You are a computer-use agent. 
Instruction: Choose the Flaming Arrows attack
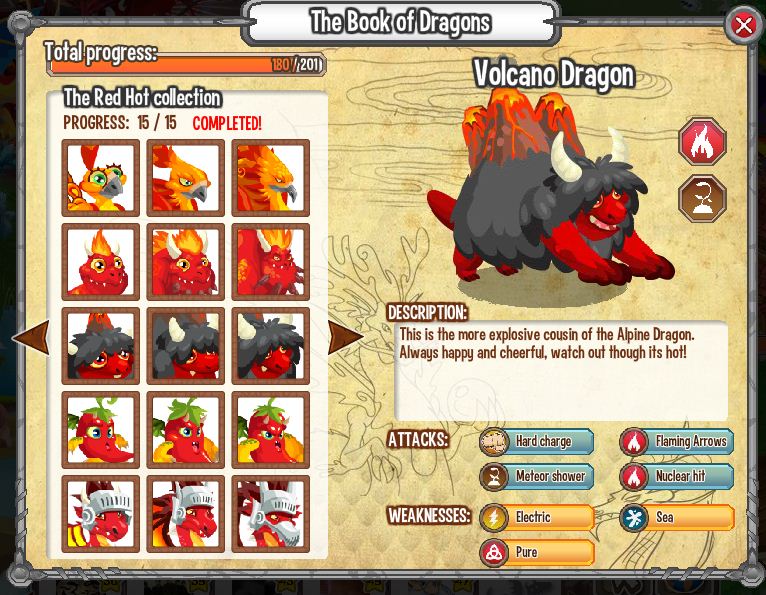[x=676, y=441]
